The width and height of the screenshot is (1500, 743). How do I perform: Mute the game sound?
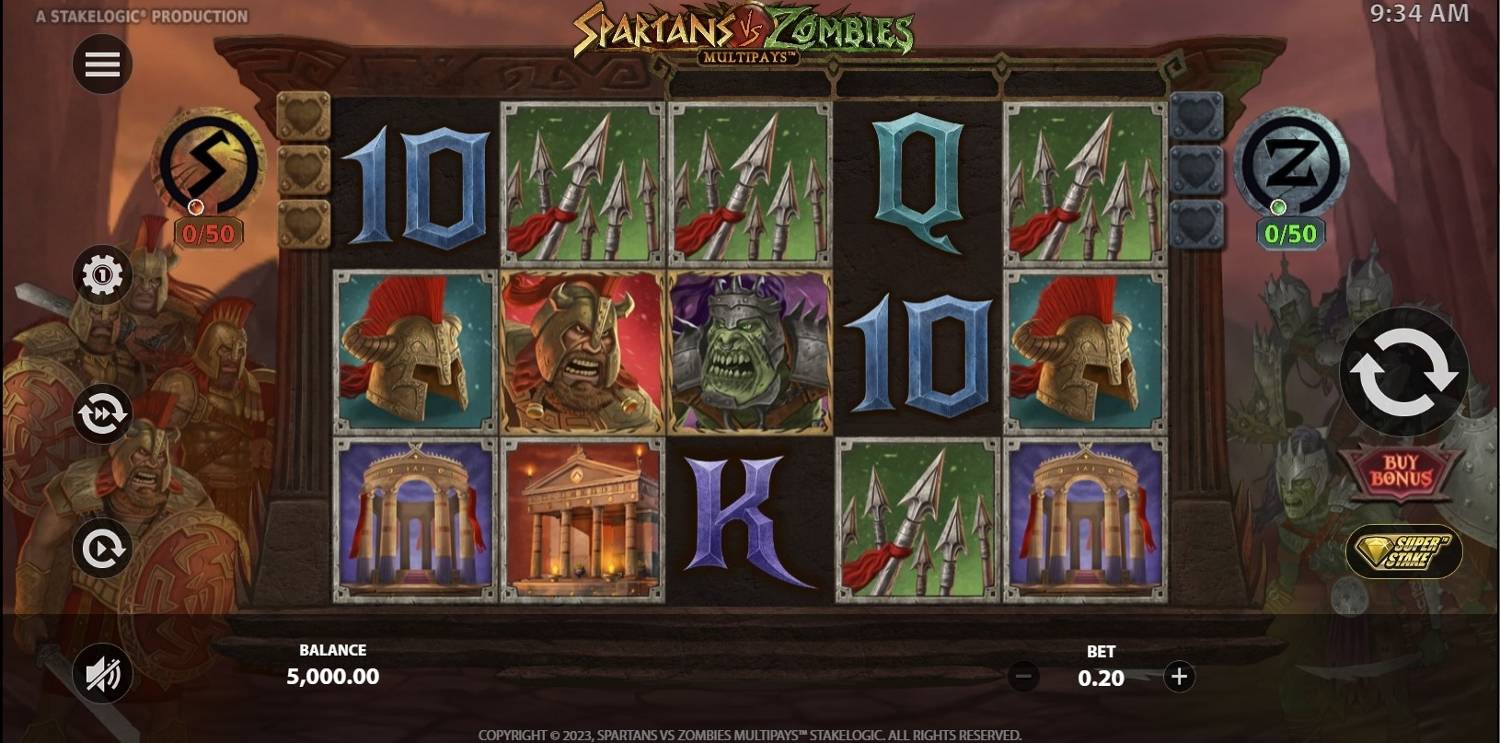(x=102, y=674)
